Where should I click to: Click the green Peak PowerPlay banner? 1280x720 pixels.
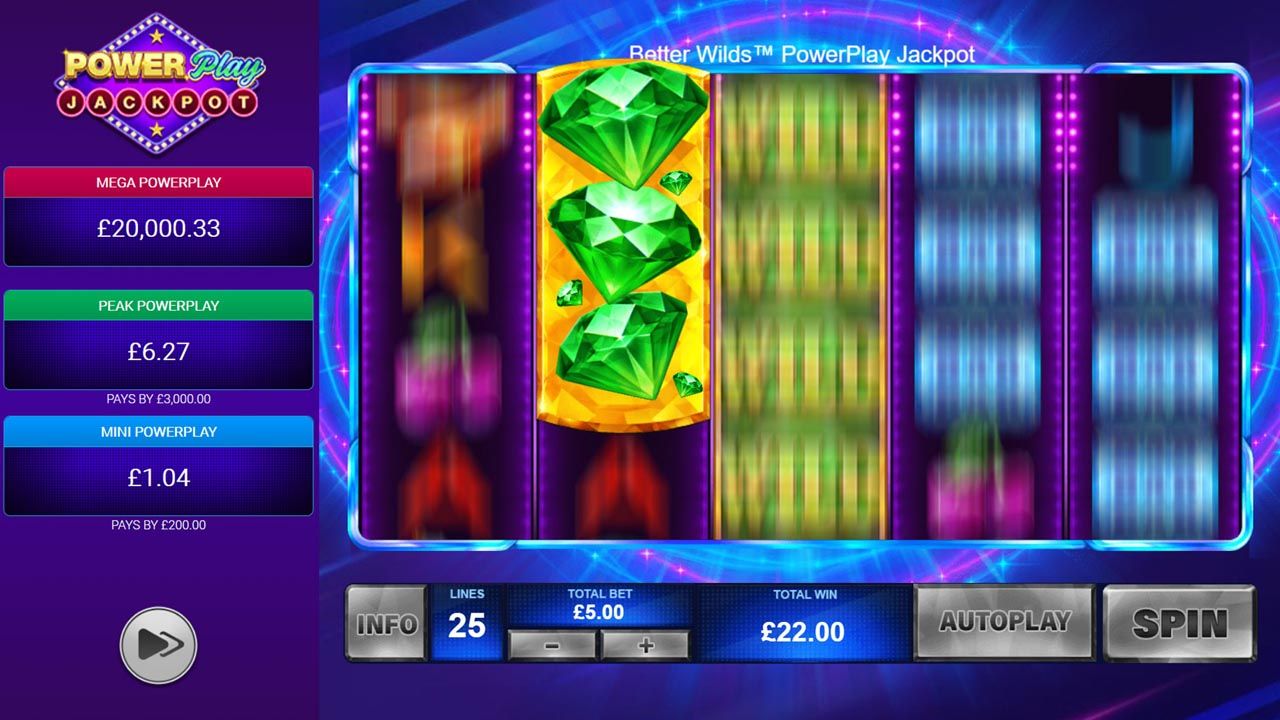(x=158, y=305)
